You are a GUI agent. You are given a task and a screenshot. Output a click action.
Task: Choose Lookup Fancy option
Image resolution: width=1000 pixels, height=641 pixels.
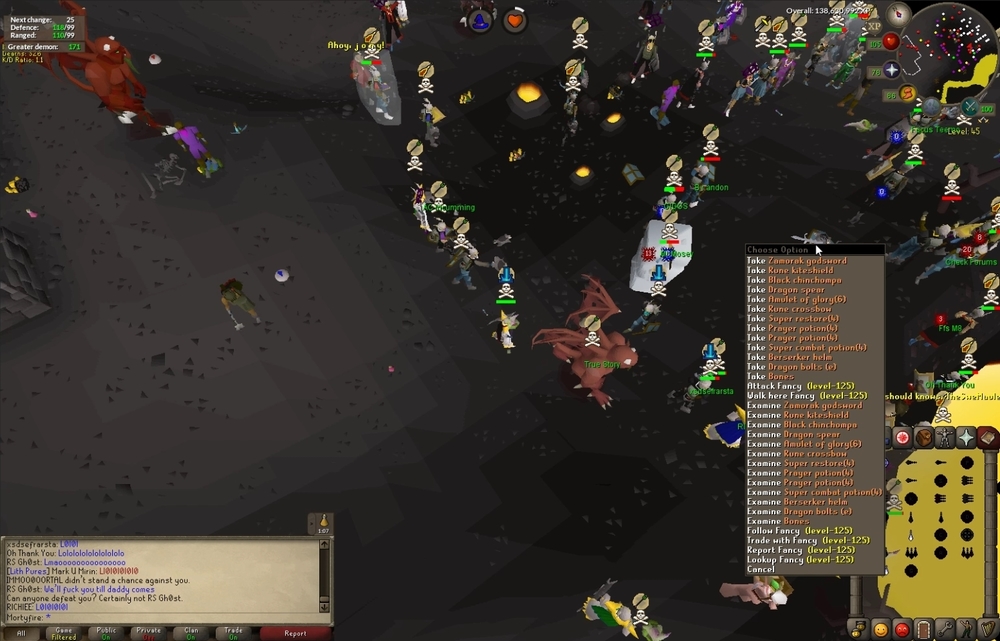click(x=800, y=560)
